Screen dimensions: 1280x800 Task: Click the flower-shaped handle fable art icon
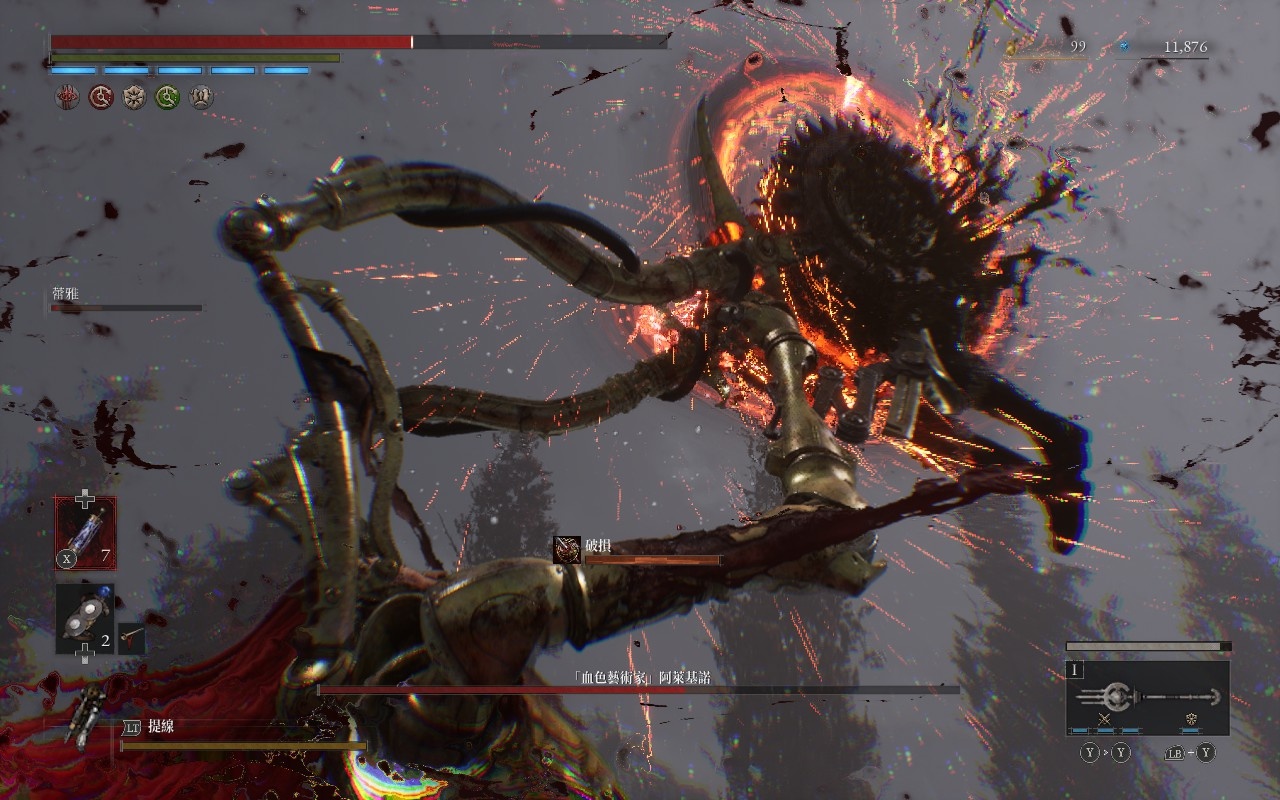[1191, 719]
